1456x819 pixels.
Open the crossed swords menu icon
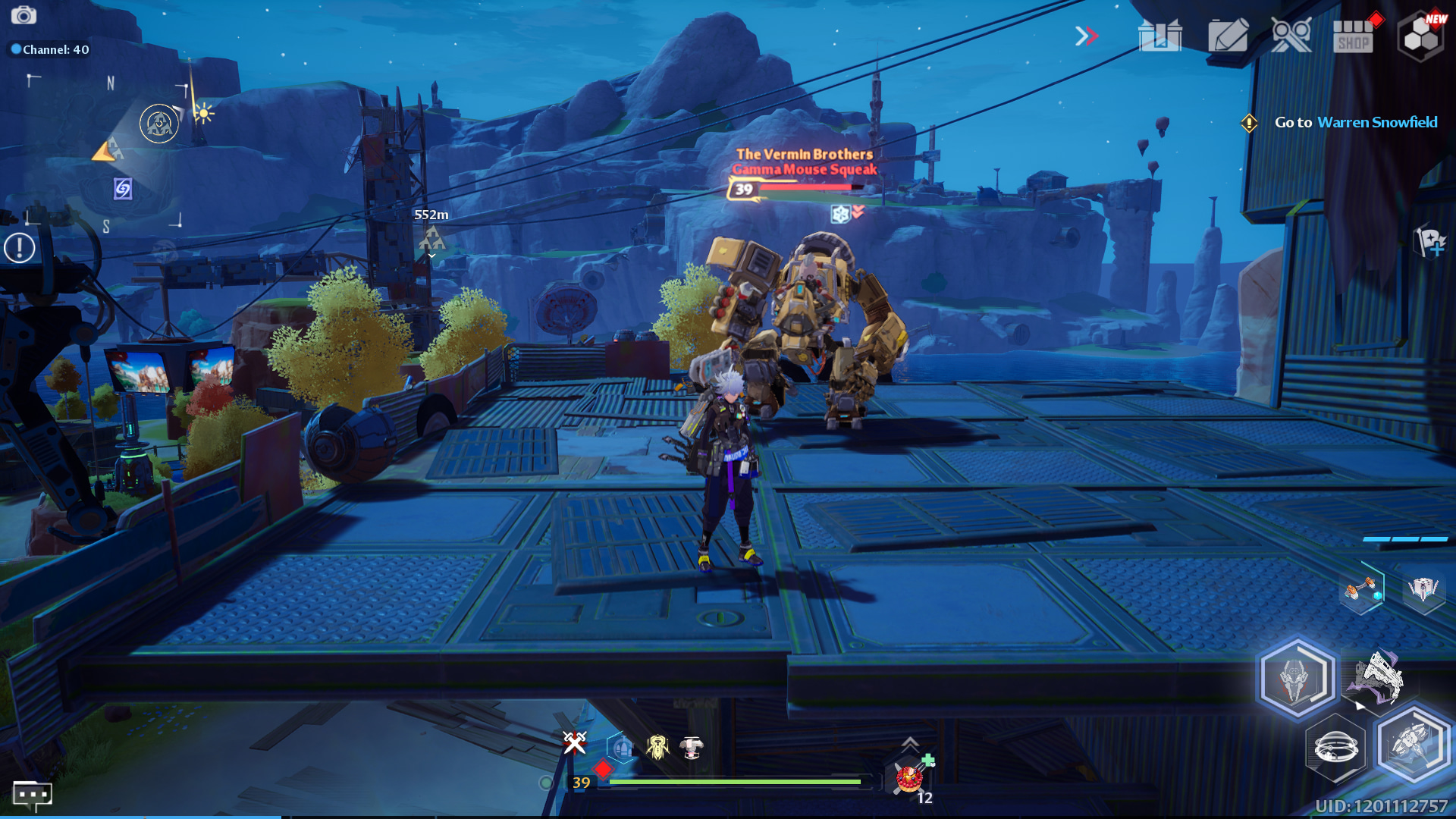point(1291,36)
